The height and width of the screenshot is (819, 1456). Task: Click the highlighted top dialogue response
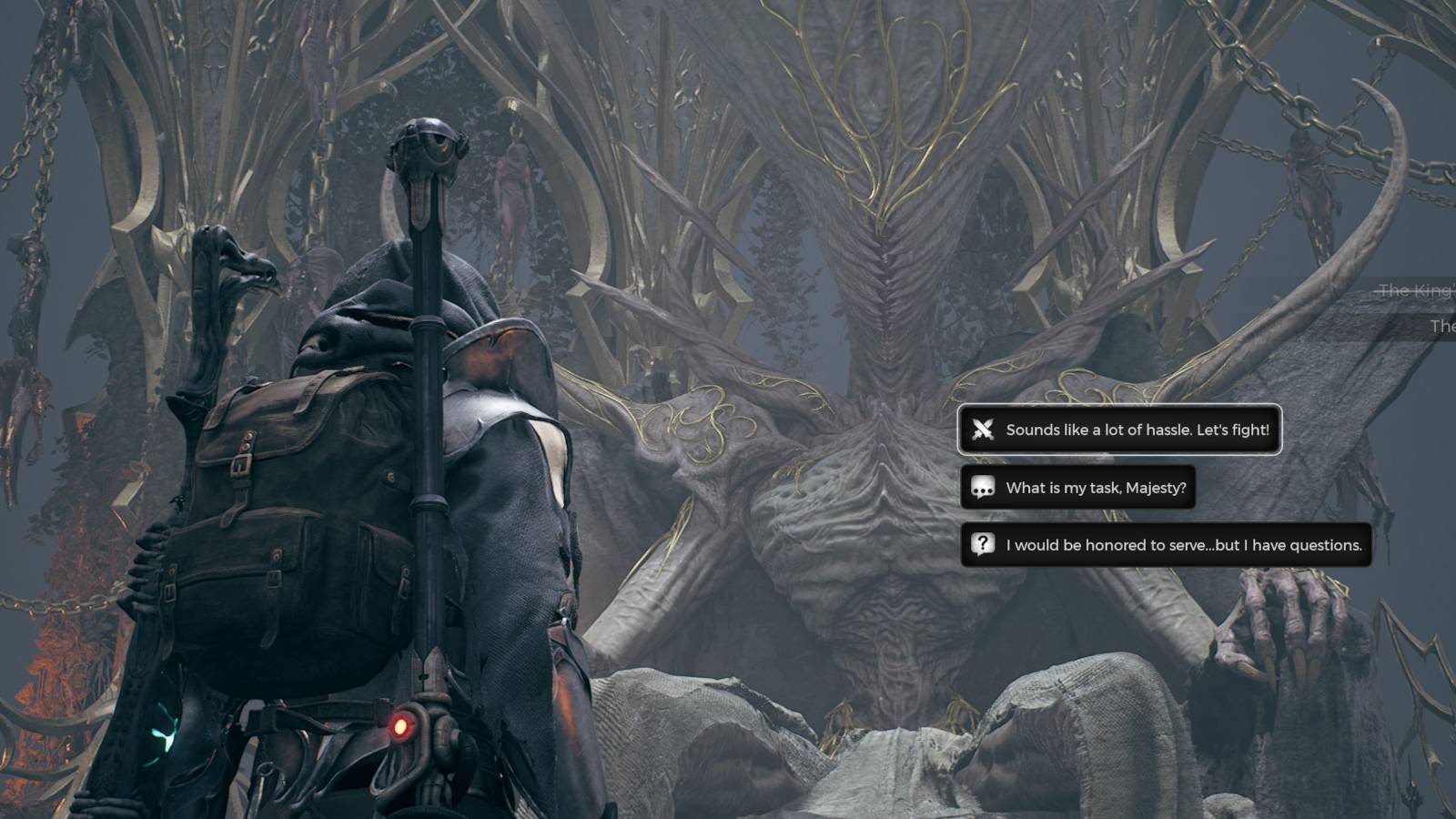click(1119, 430)
